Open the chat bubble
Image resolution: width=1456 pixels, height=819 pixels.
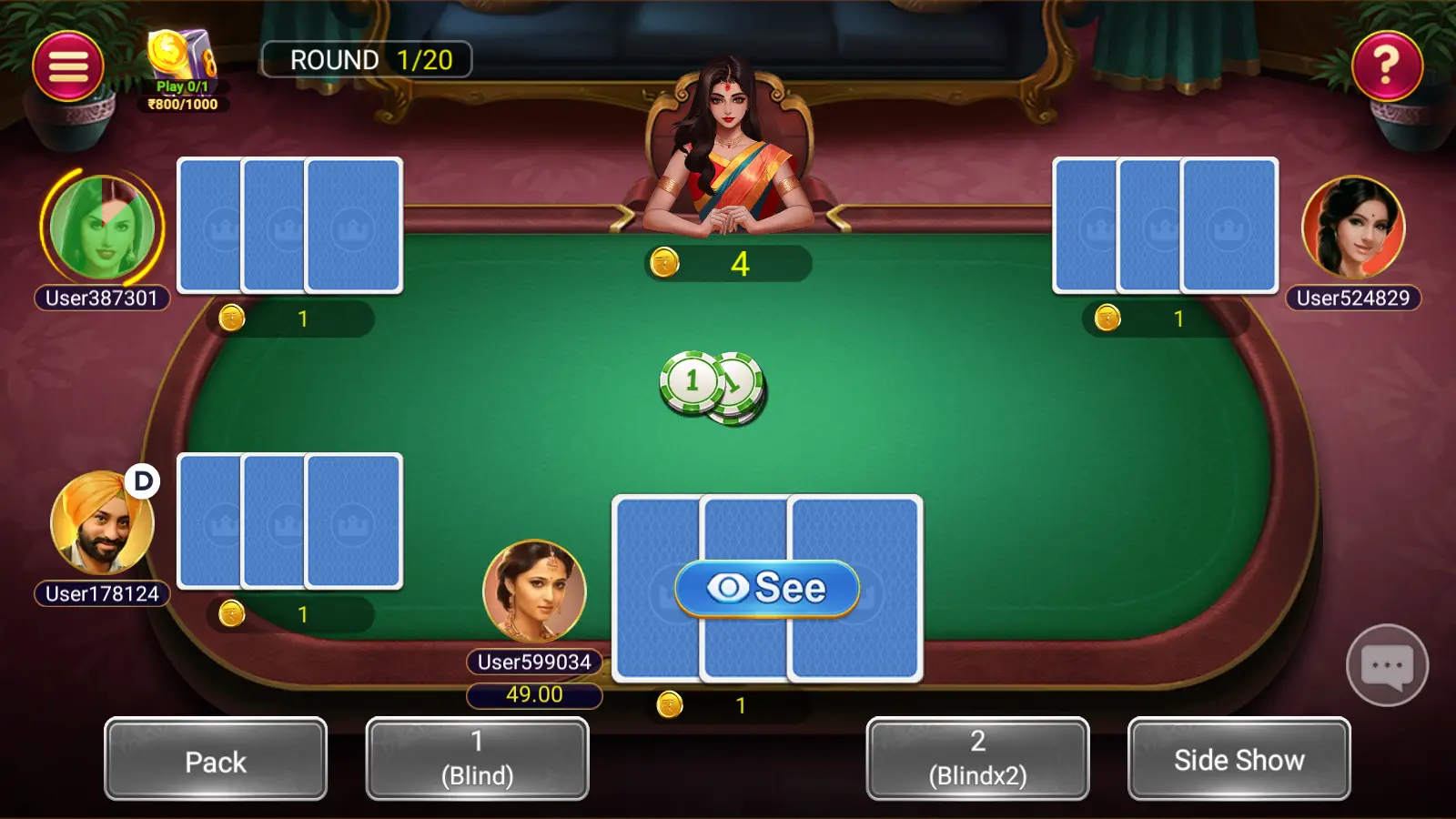point(1387,665)
